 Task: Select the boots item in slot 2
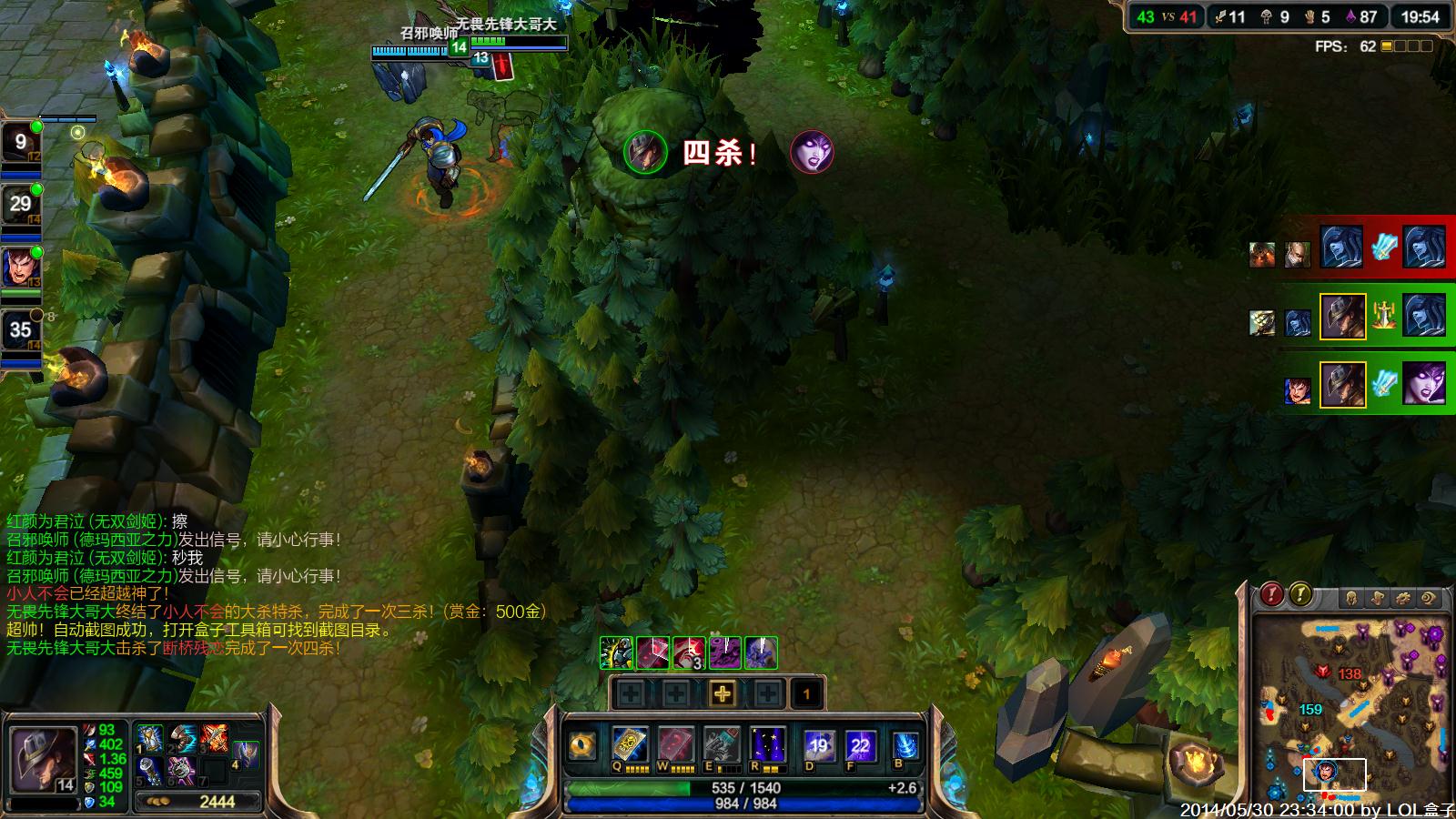click(x=182, y=738)
